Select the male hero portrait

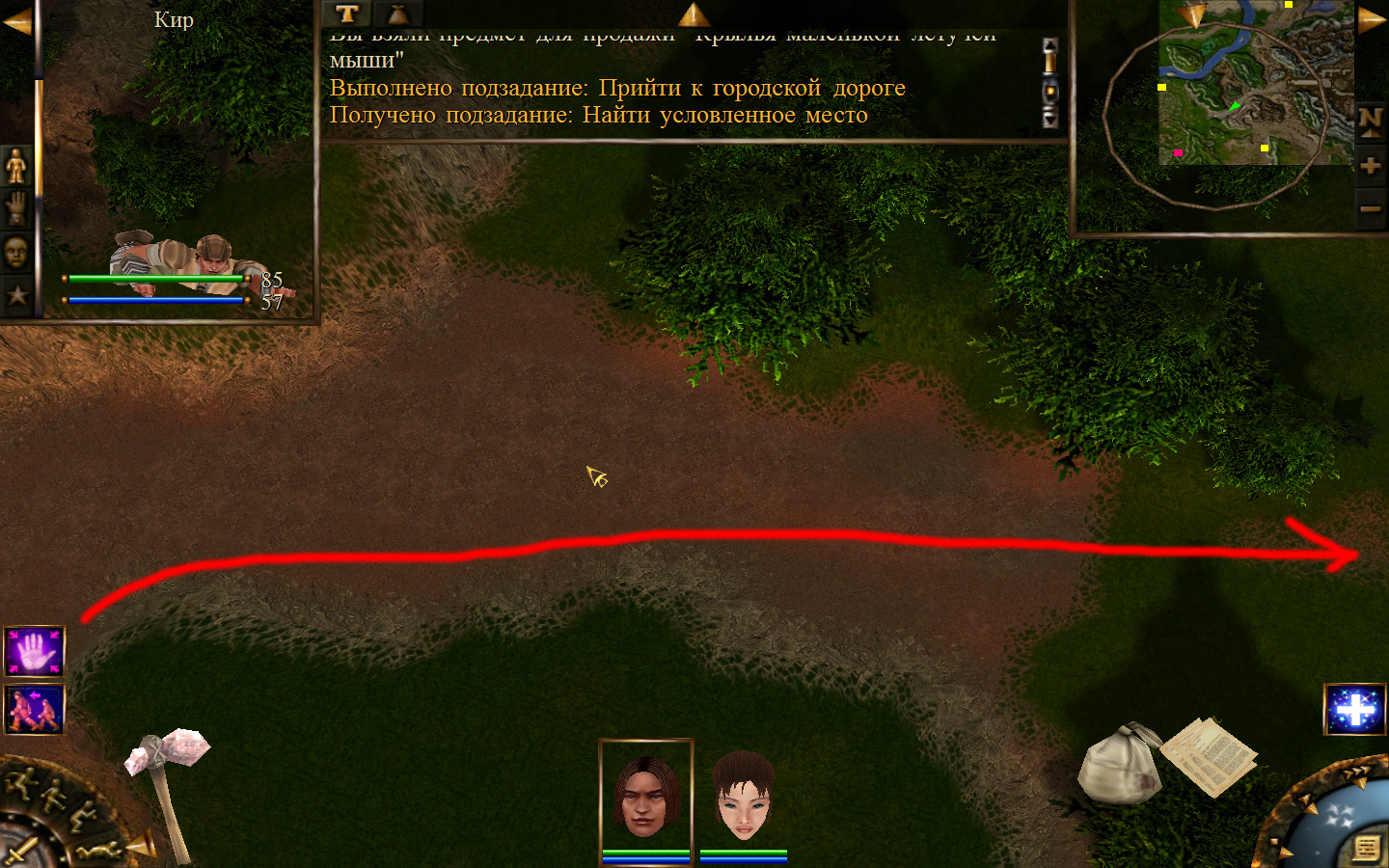pos(645,795)
